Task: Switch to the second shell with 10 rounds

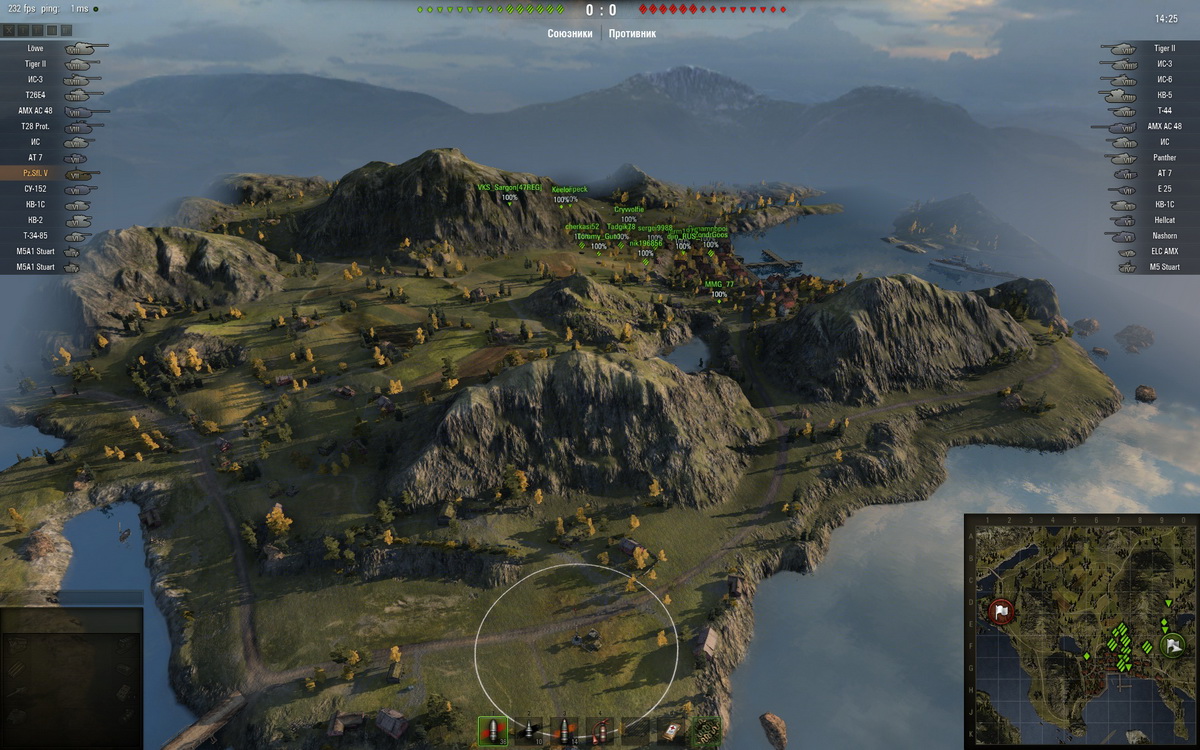Action: pyautogui.click(x=528, y=730)
